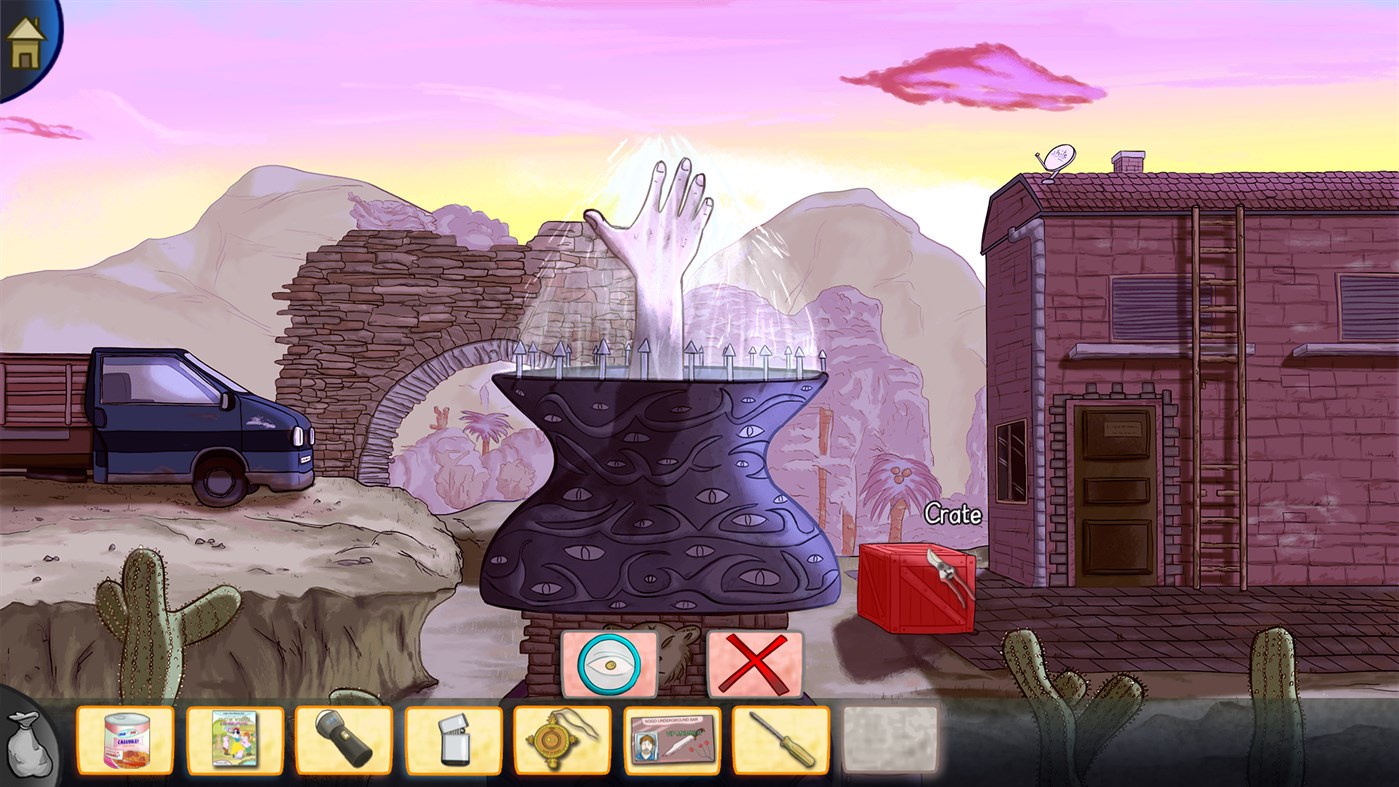Click the empty inventory slot
This screenshot has height=787, width=1399.
(x=888, y=741)
